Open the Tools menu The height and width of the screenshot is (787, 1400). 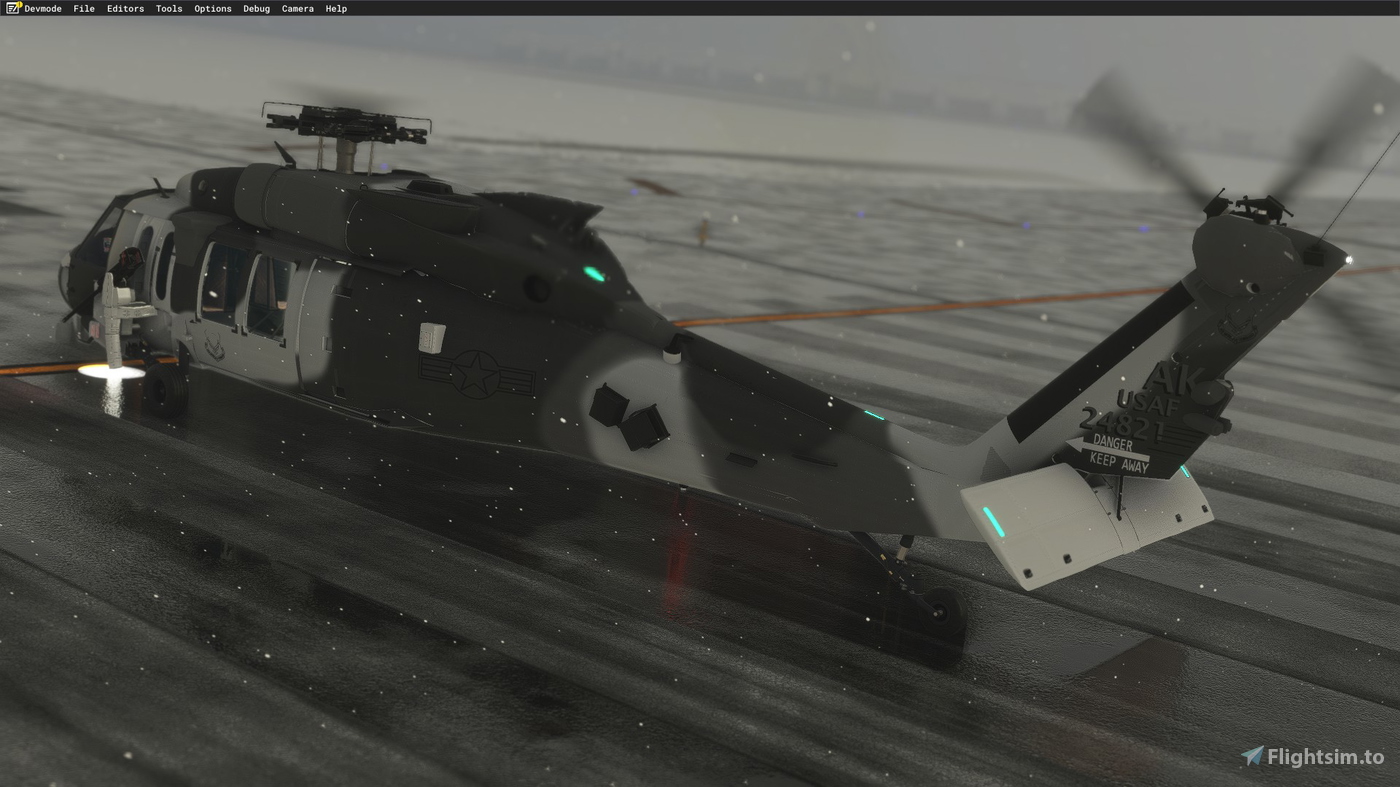[x=168, y=8]
